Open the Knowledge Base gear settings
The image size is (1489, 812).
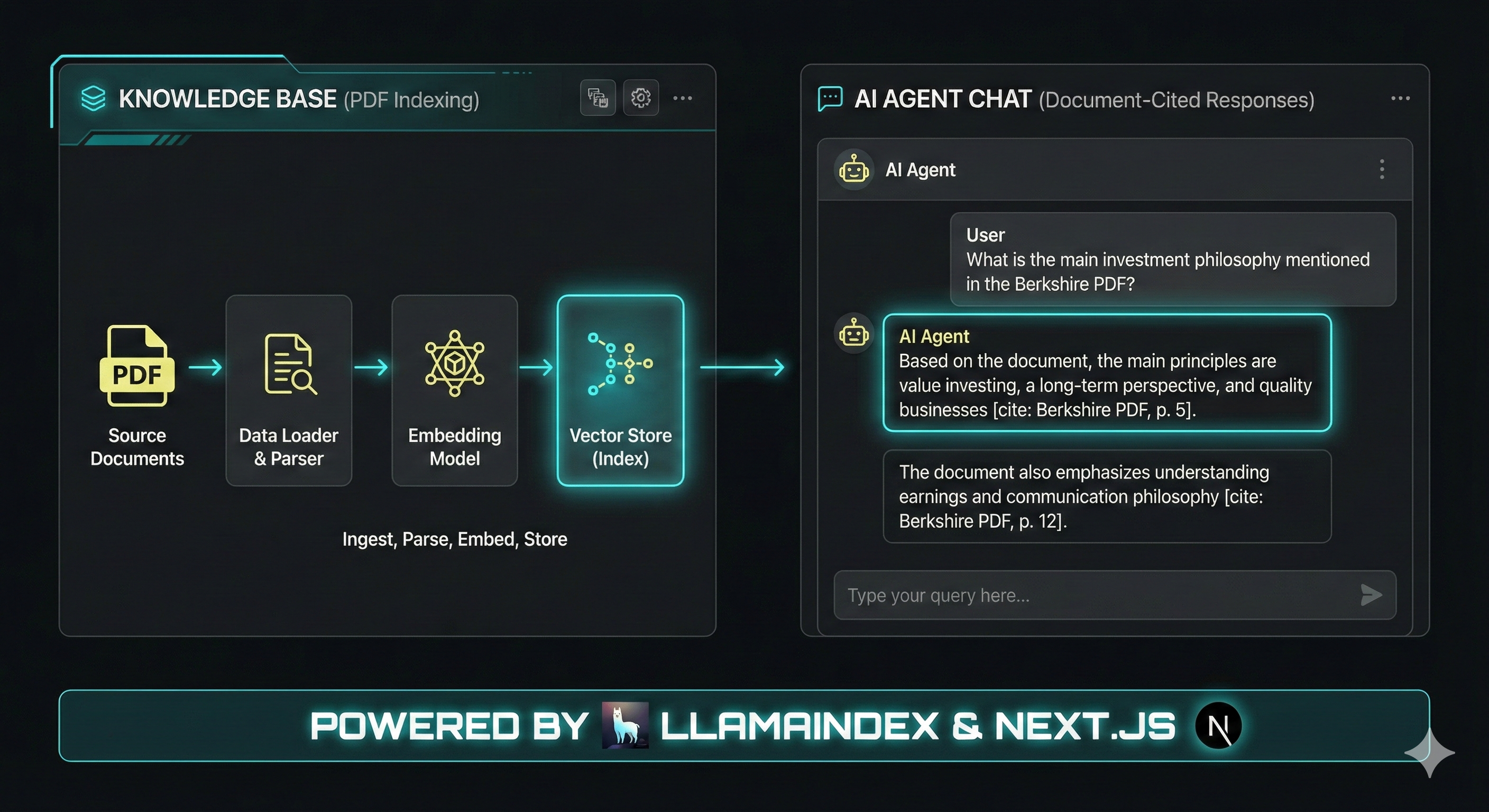[640, 98]
